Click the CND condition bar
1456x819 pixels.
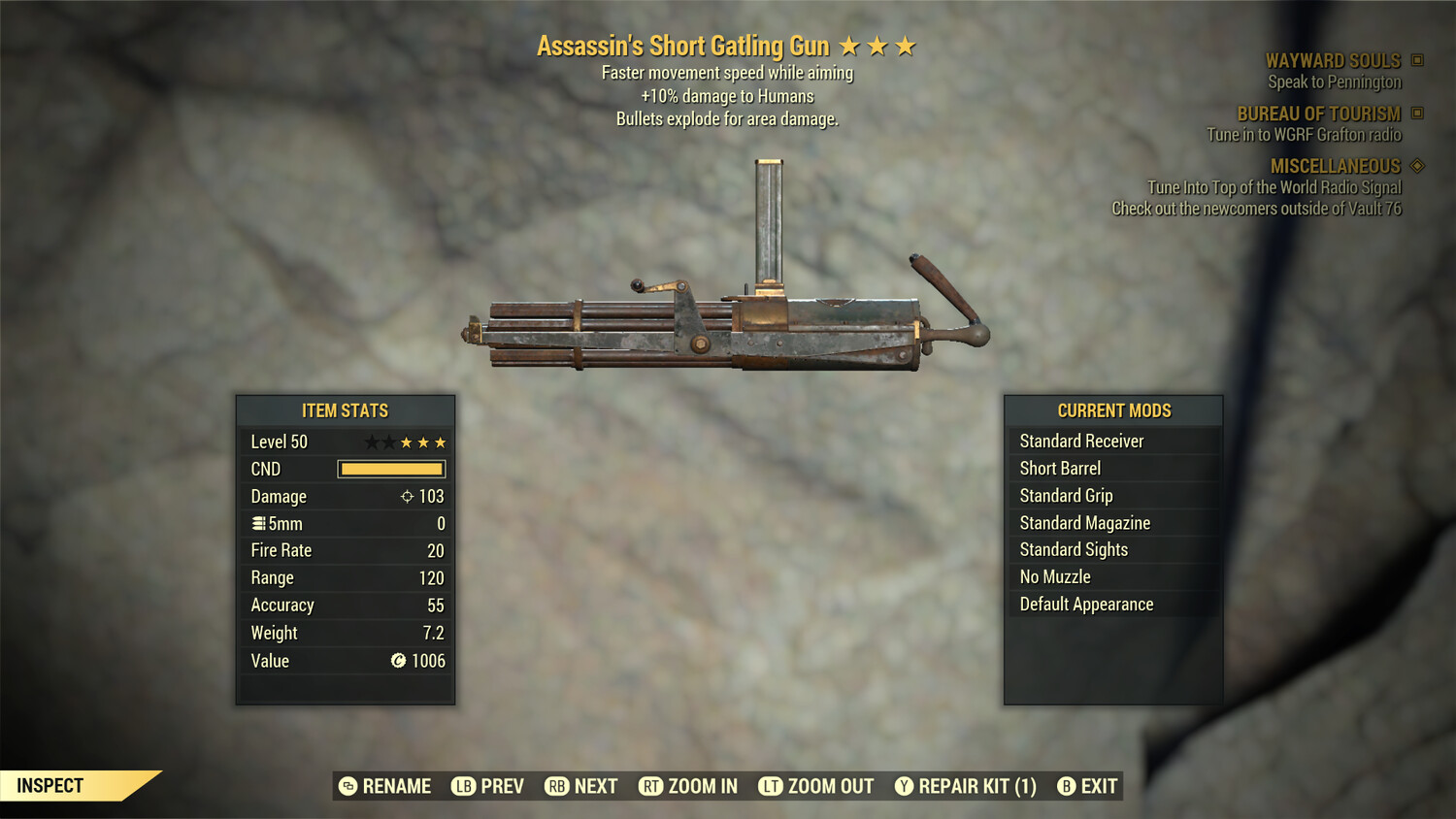(390, 469)
